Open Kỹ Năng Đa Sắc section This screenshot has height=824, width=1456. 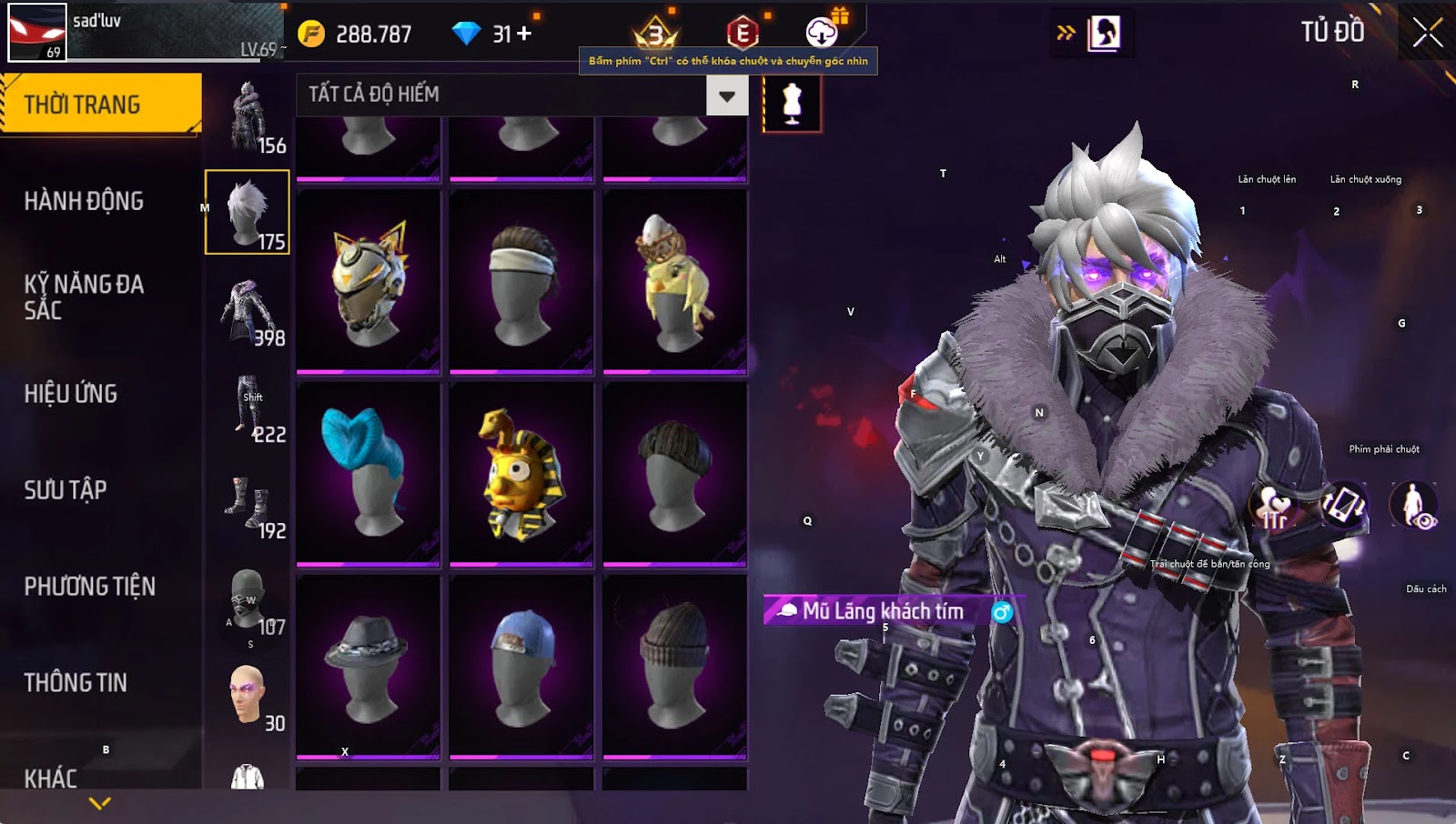pos(84,296)
